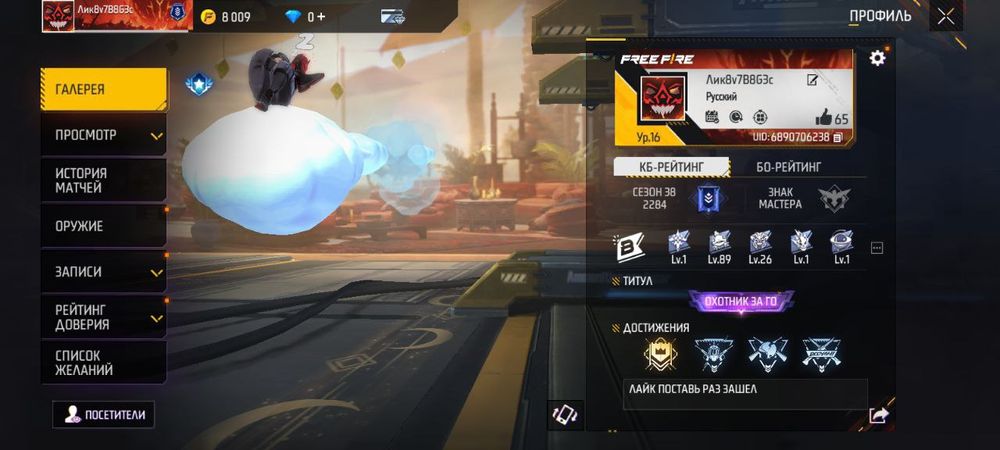Open profile settings gear icon
This screenshot has width=1000, height=450.
pyautogui.click(x=877, y=58)
